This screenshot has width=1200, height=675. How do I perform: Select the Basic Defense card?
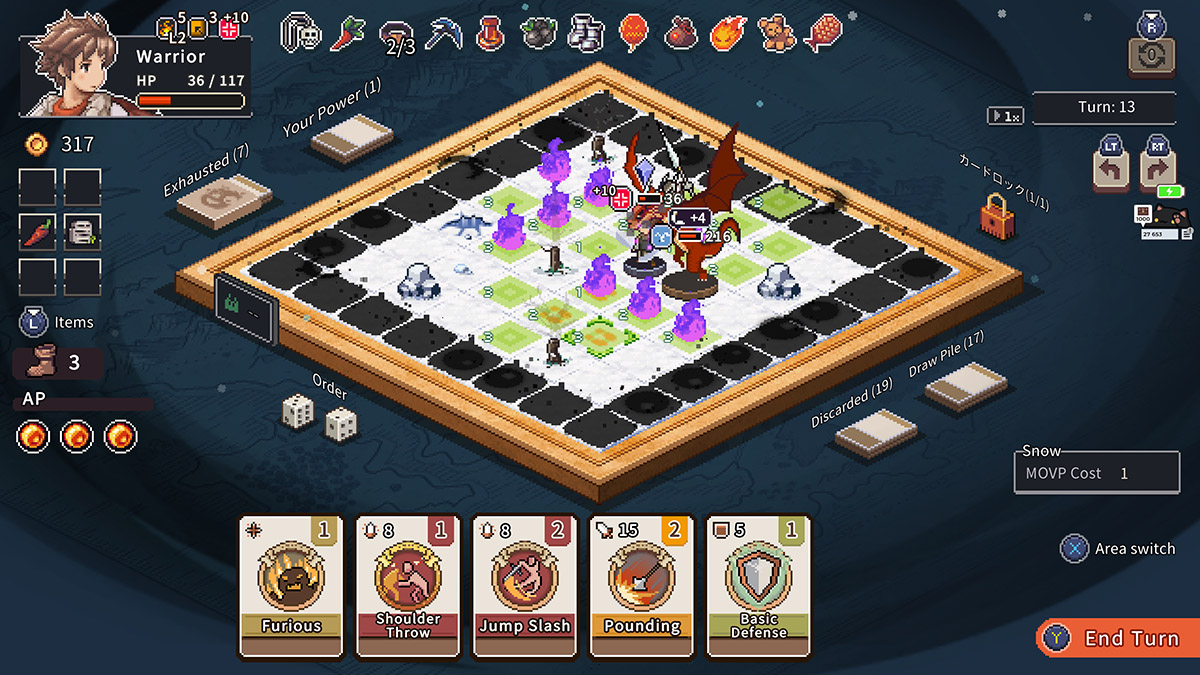click(x=758, y=585)
